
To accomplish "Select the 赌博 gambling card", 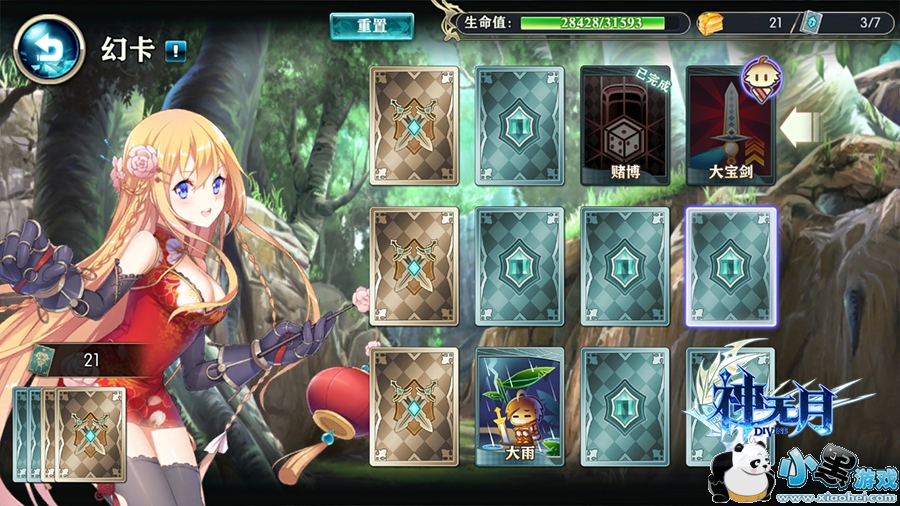I will pos(626,126).
